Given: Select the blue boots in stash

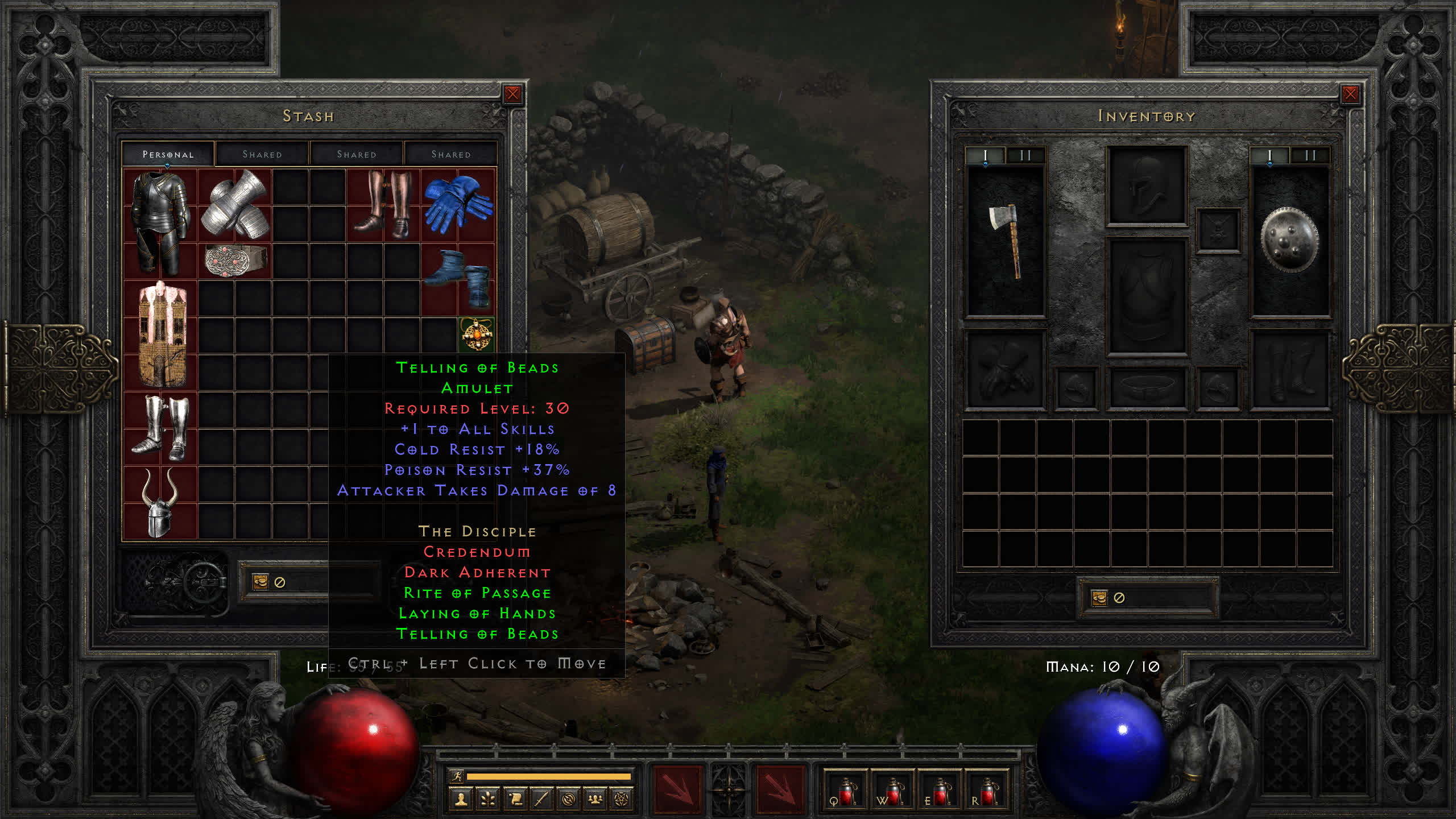Looking at the screenshot, I should 458,277.
